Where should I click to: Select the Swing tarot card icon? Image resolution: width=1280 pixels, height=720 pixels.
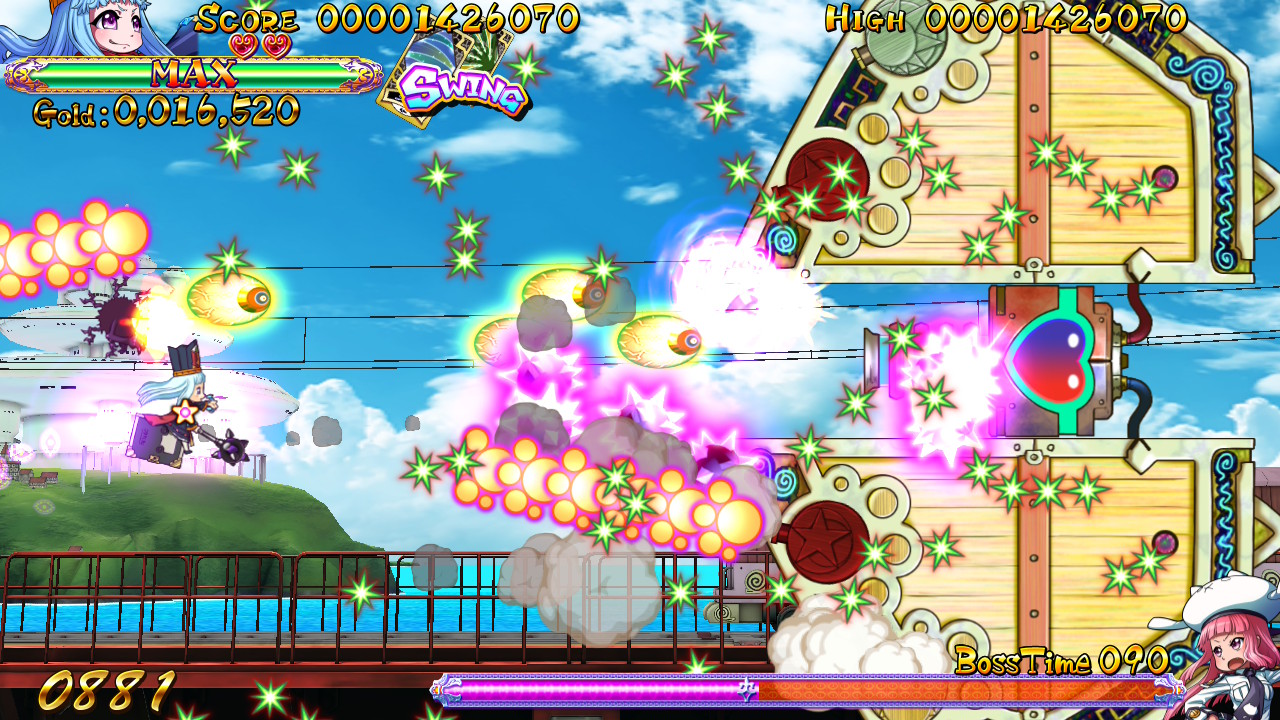coord(450,78)
